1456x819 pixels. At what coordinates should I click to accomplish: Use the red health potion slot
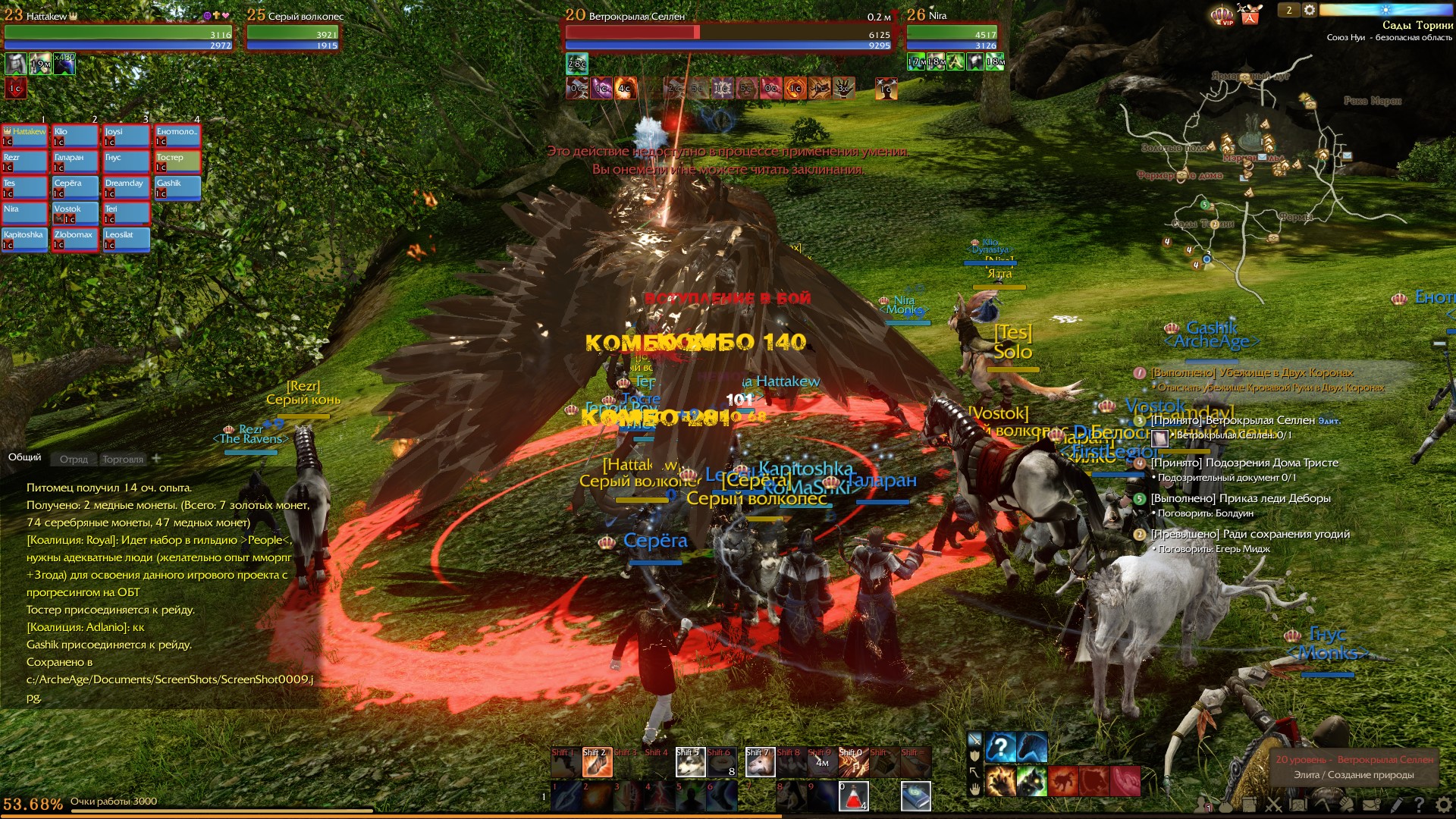[853, 796]
